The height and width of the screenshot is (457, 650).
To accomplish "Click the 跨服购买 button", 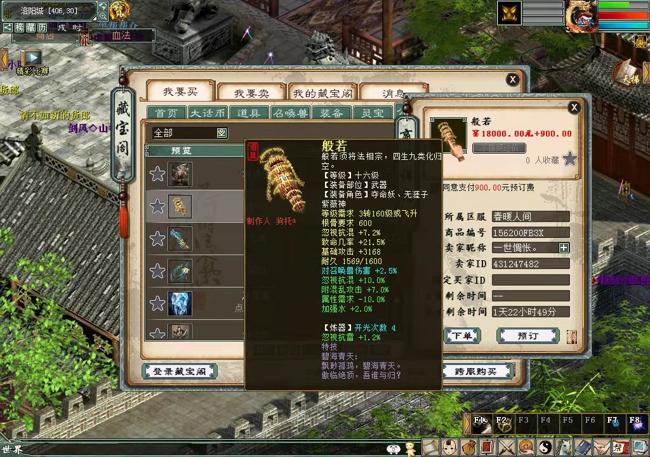I will [x=475, y=371].
